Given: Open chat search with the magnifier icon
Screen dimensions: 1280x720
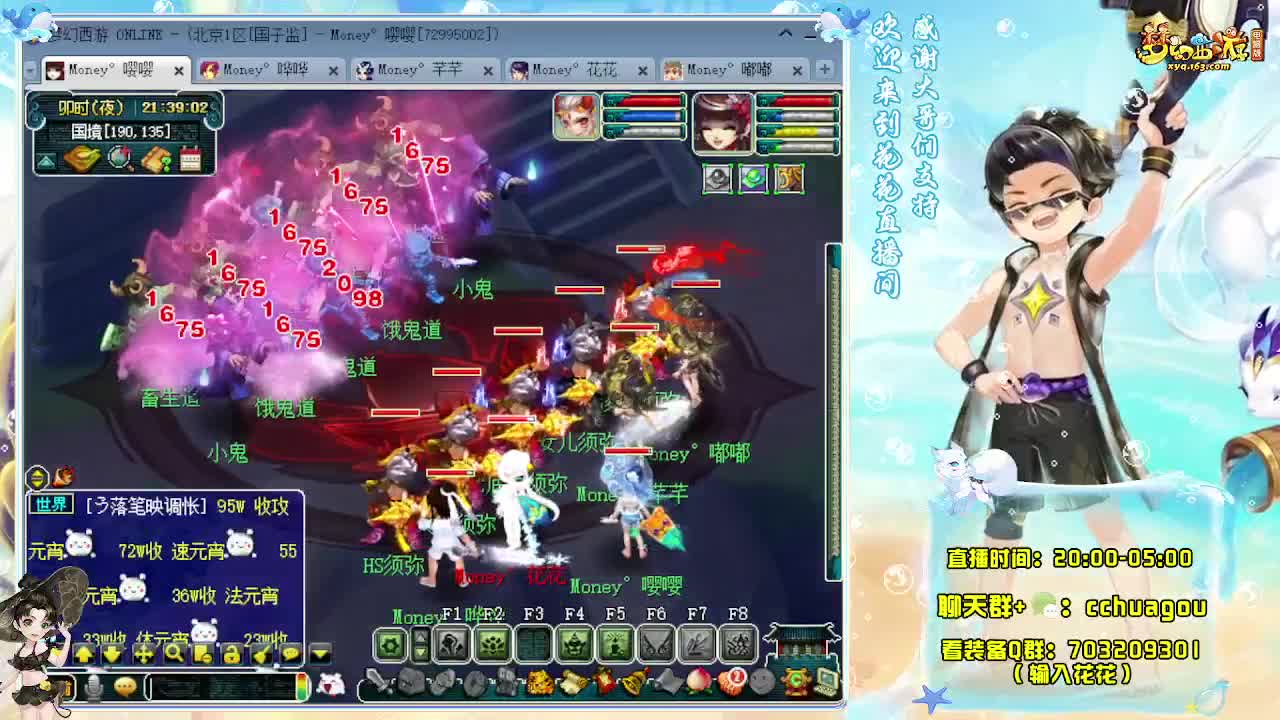Looking at the screenshot, I should (173, 654).
